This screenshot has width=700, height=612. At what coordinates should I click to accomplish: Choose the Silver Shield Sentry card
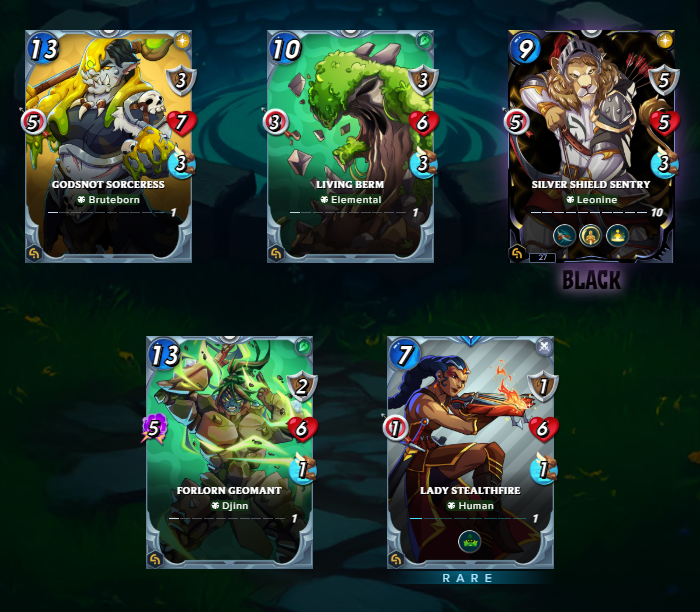click(591, 140)
